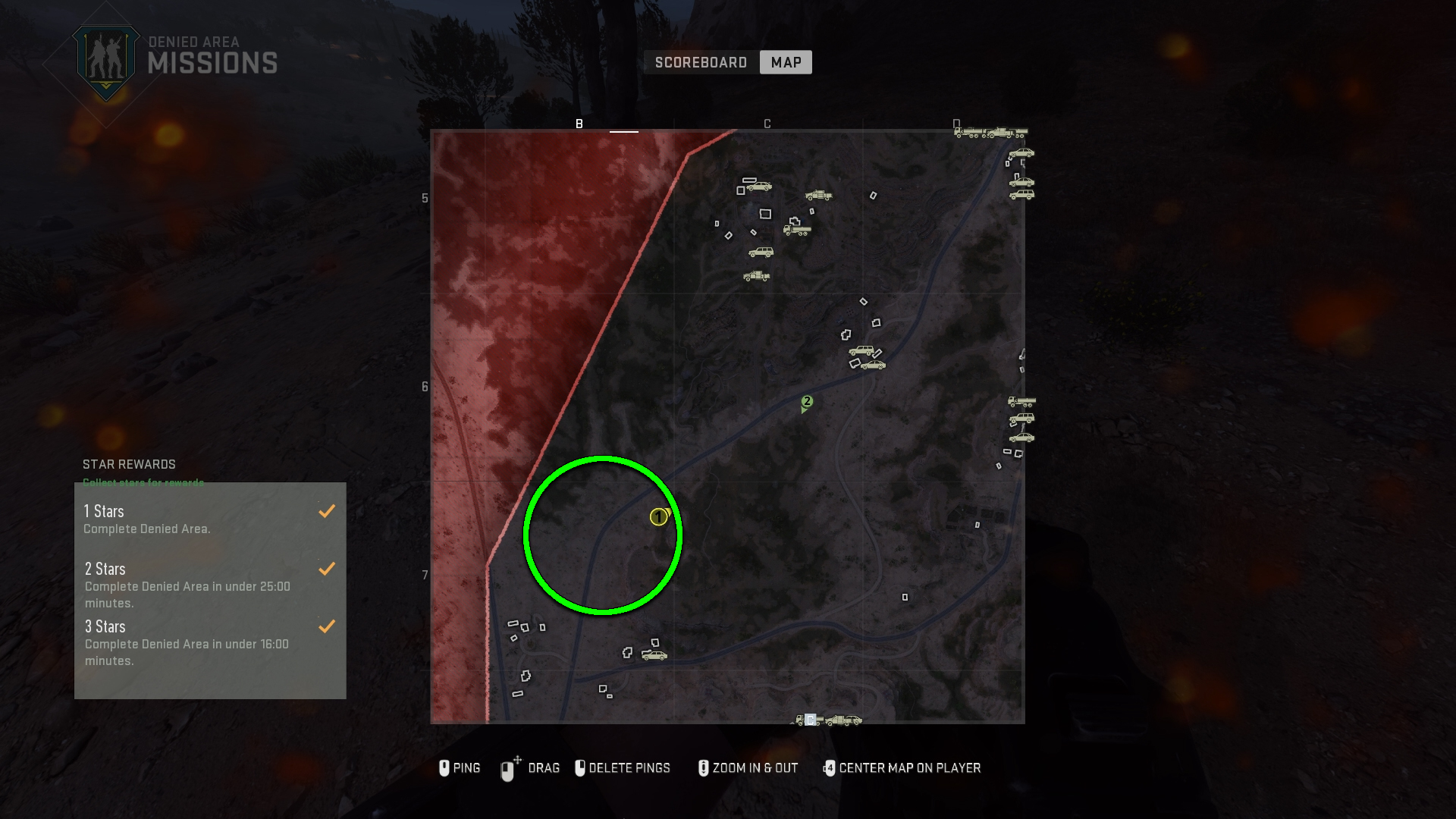Screen dimensions: 1456x819
Task: Click the mouse icon next to PING
Action: 446,768
